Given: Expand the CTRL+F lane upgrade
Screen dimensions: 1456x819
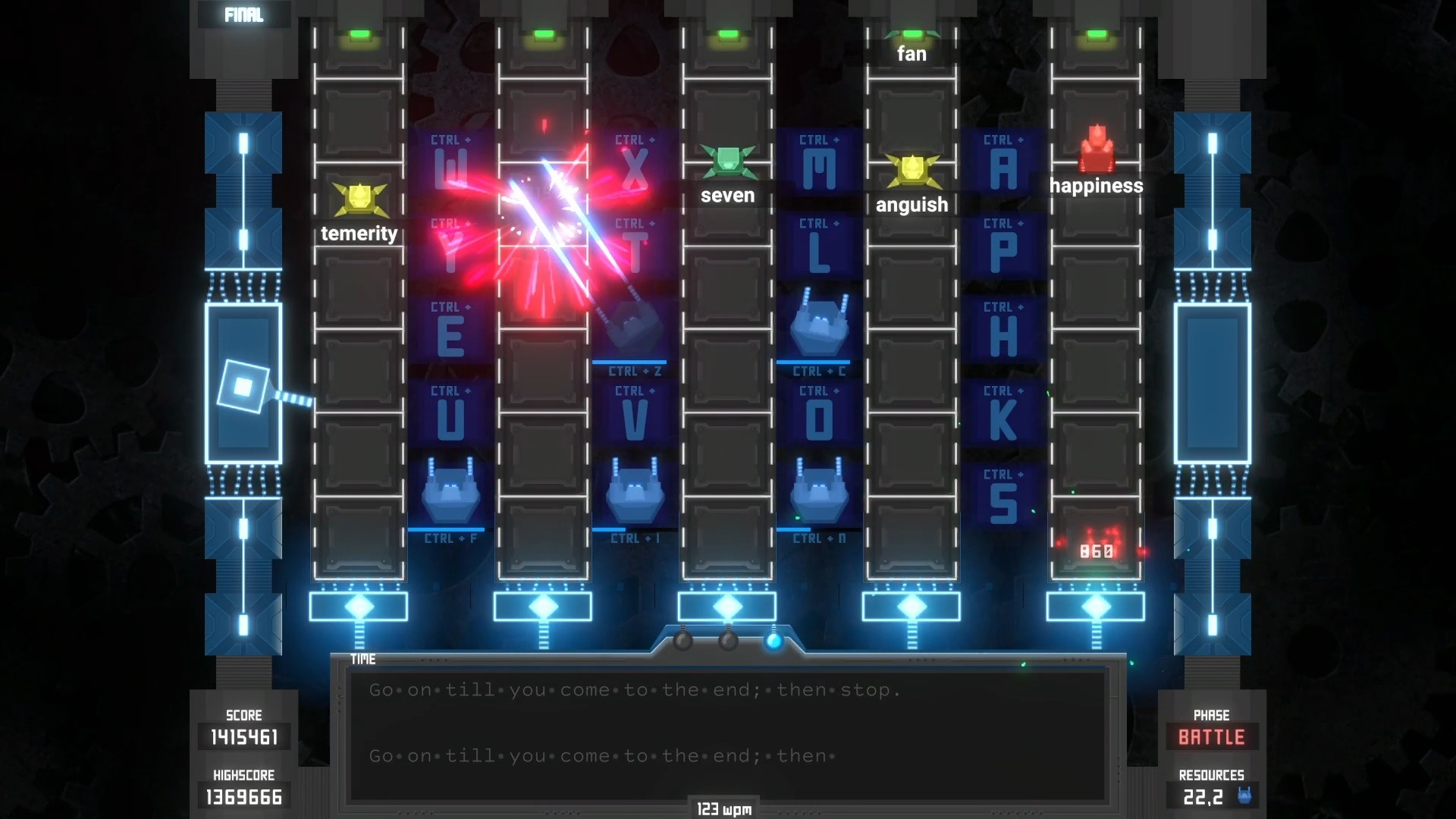Looking at the screenshot, I should pyautogui.click(x=450, y=538).
